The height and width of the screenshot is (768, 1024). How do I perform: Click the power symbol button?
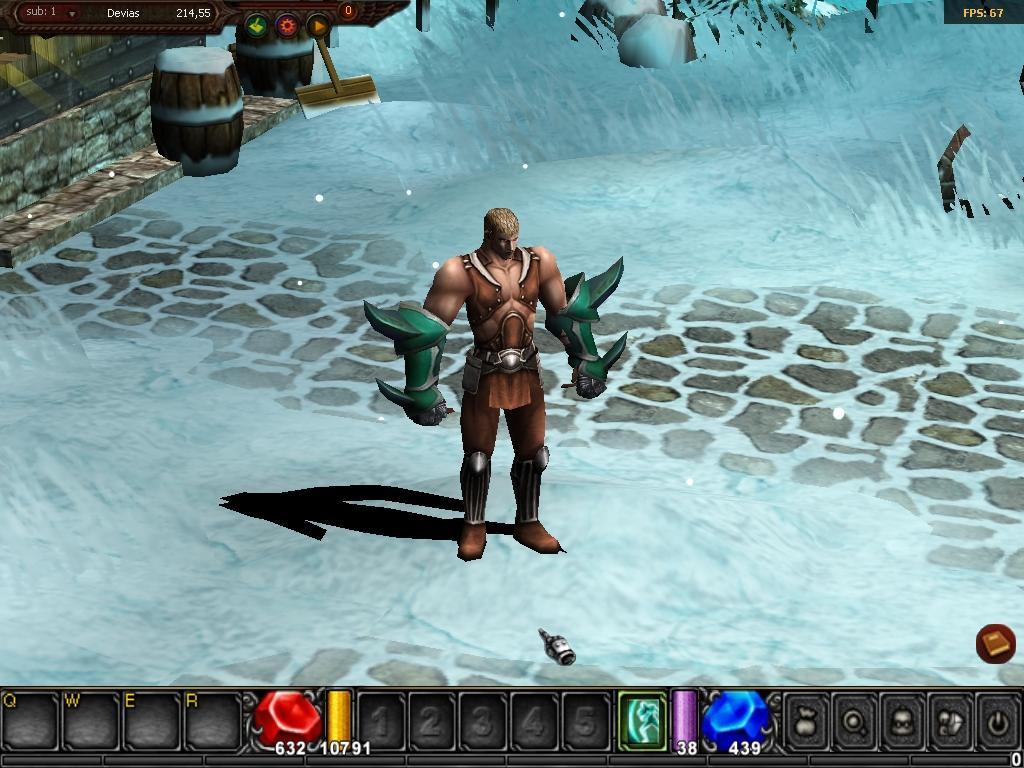pyautogui.click(x=996, y=720)
